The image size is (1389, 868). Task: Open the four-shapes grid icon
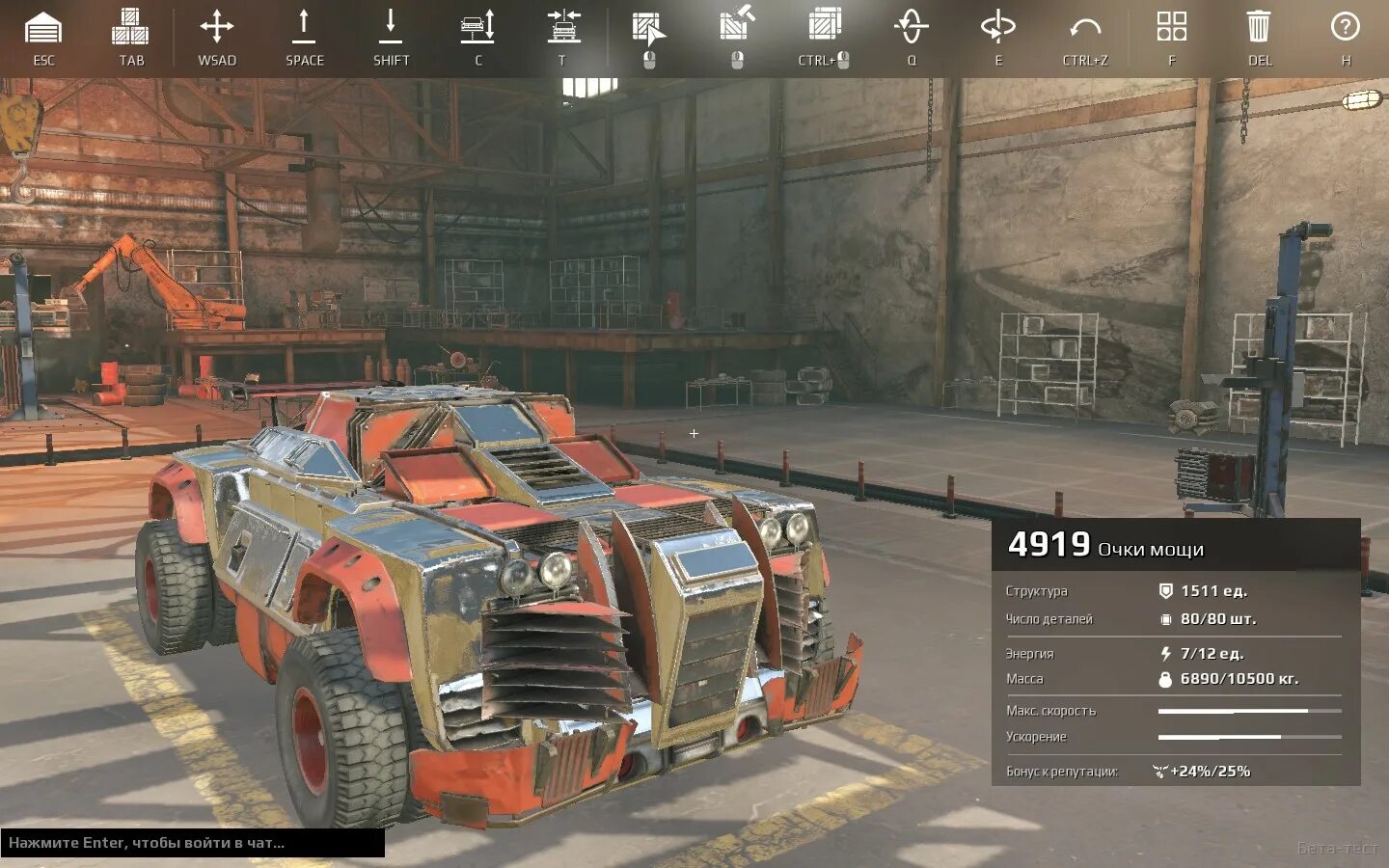click(1172, 27)
